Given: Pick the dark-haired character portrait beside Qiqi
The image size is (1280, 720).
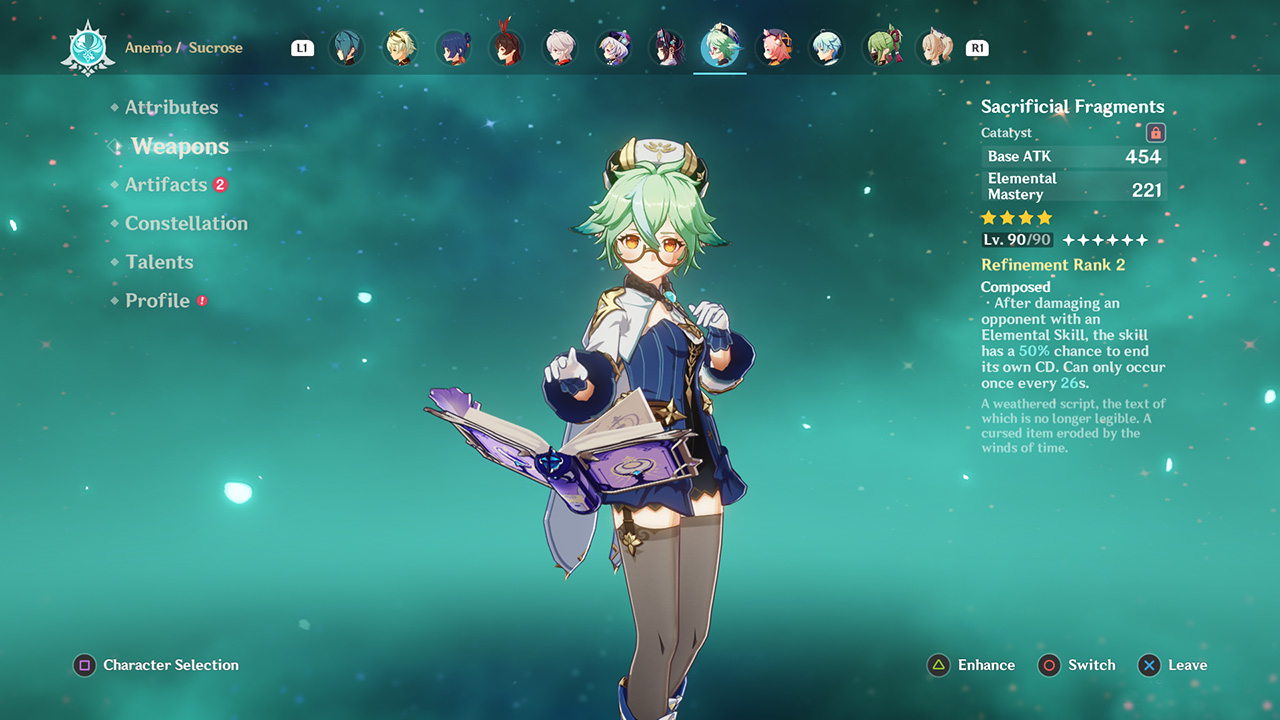Looking at the screenshot, I should 667,47.
